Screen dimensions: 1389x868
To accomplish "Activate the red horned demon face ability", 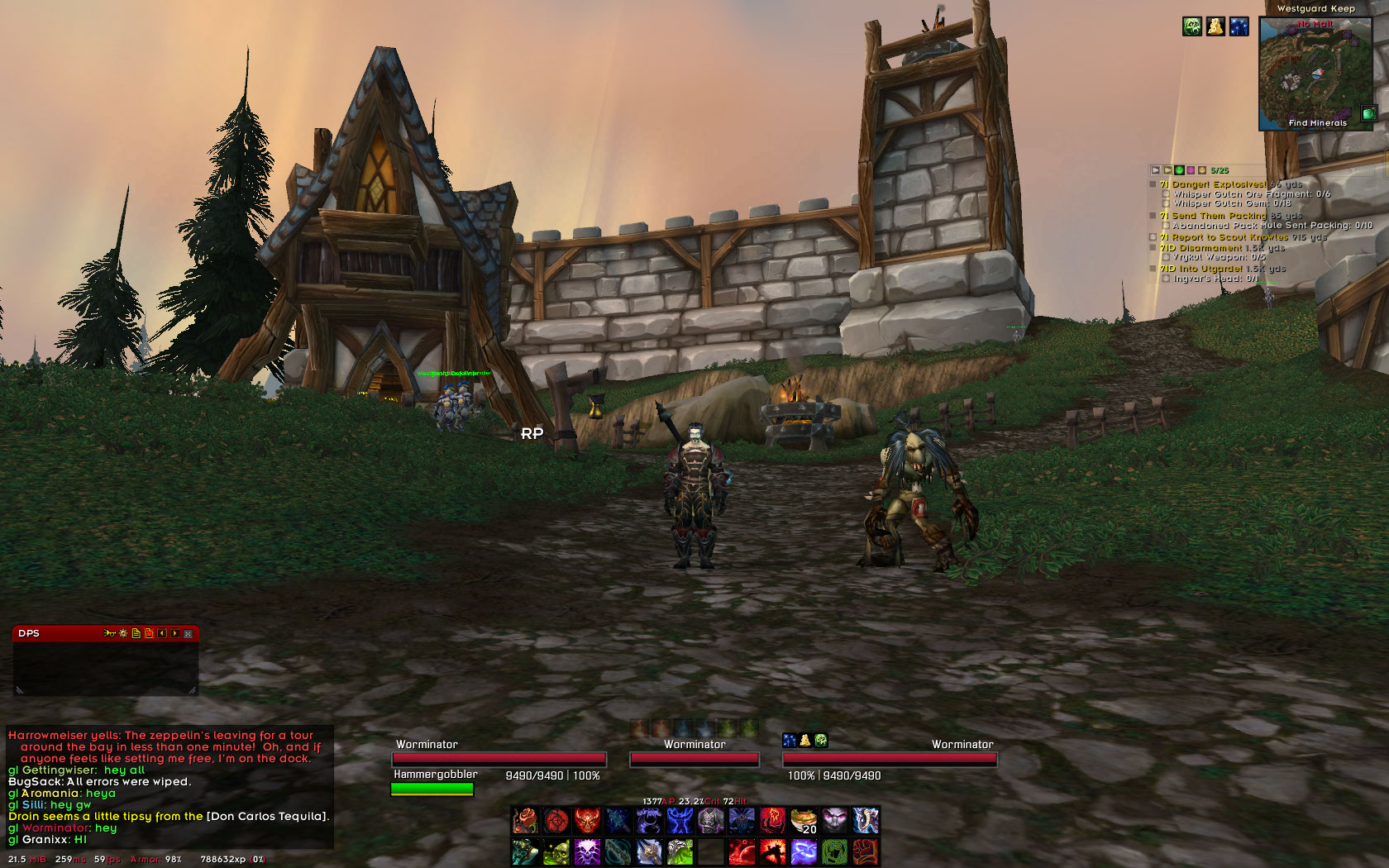I will [x=587, y=821].
